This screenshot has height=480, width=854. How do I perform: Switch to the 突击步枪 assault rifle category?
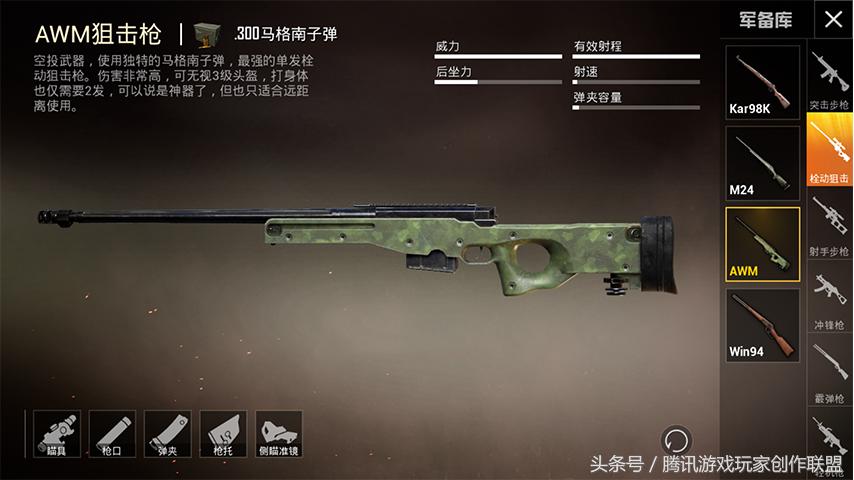click(829, 80)
